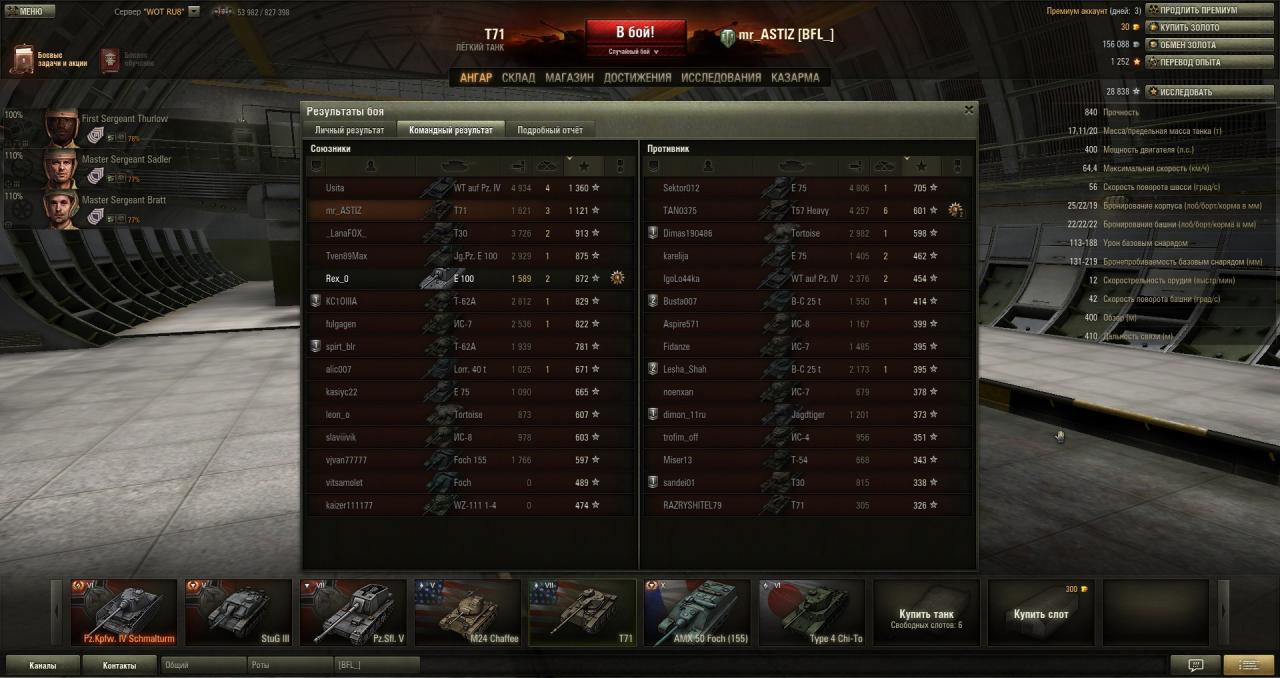Close the battle results window
Viewport: 1280px width, 678px height.
(968, 110)
